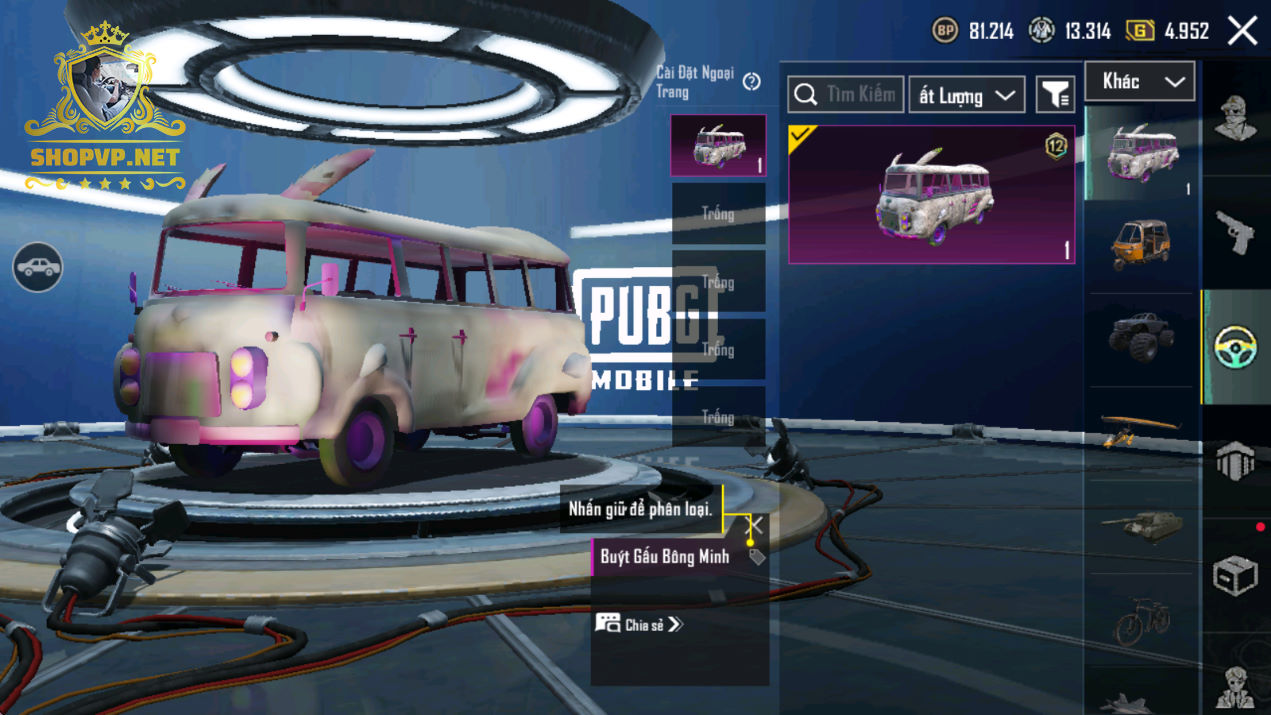Image resolution: width=1271 pixels, height=715 pixels.
Task: Open the filter options icon
Action: click(x=1055, y=95)
